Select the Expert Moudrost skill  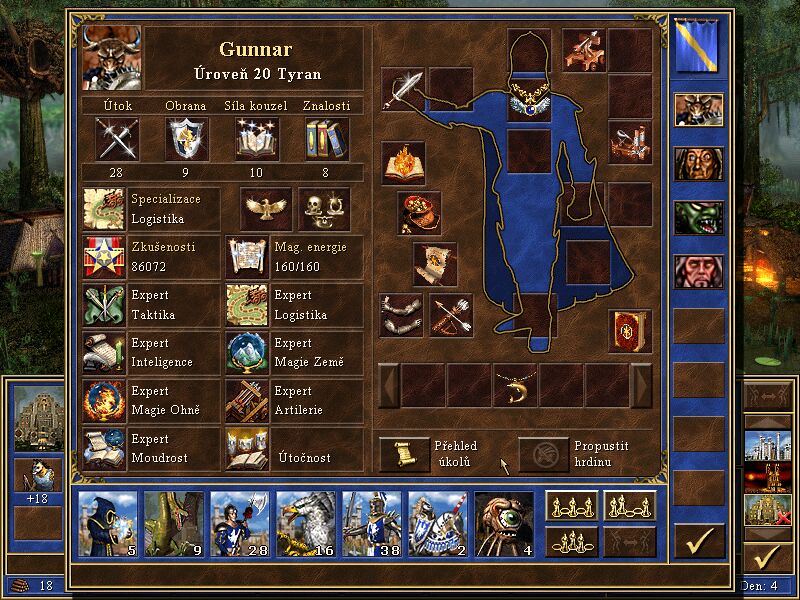(105, 448)
